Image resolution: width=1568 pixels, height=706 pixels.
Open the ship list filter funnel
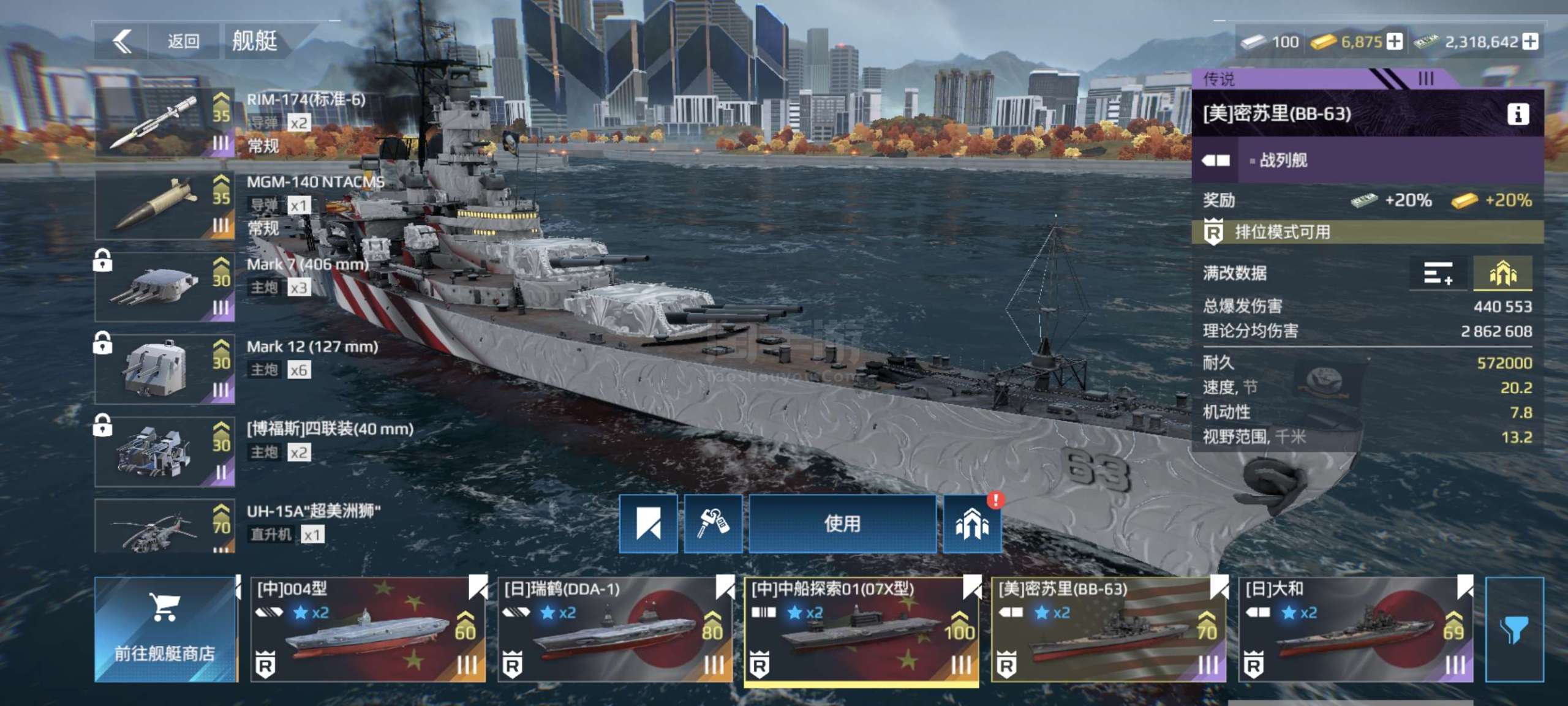[x=1513, y=629]
